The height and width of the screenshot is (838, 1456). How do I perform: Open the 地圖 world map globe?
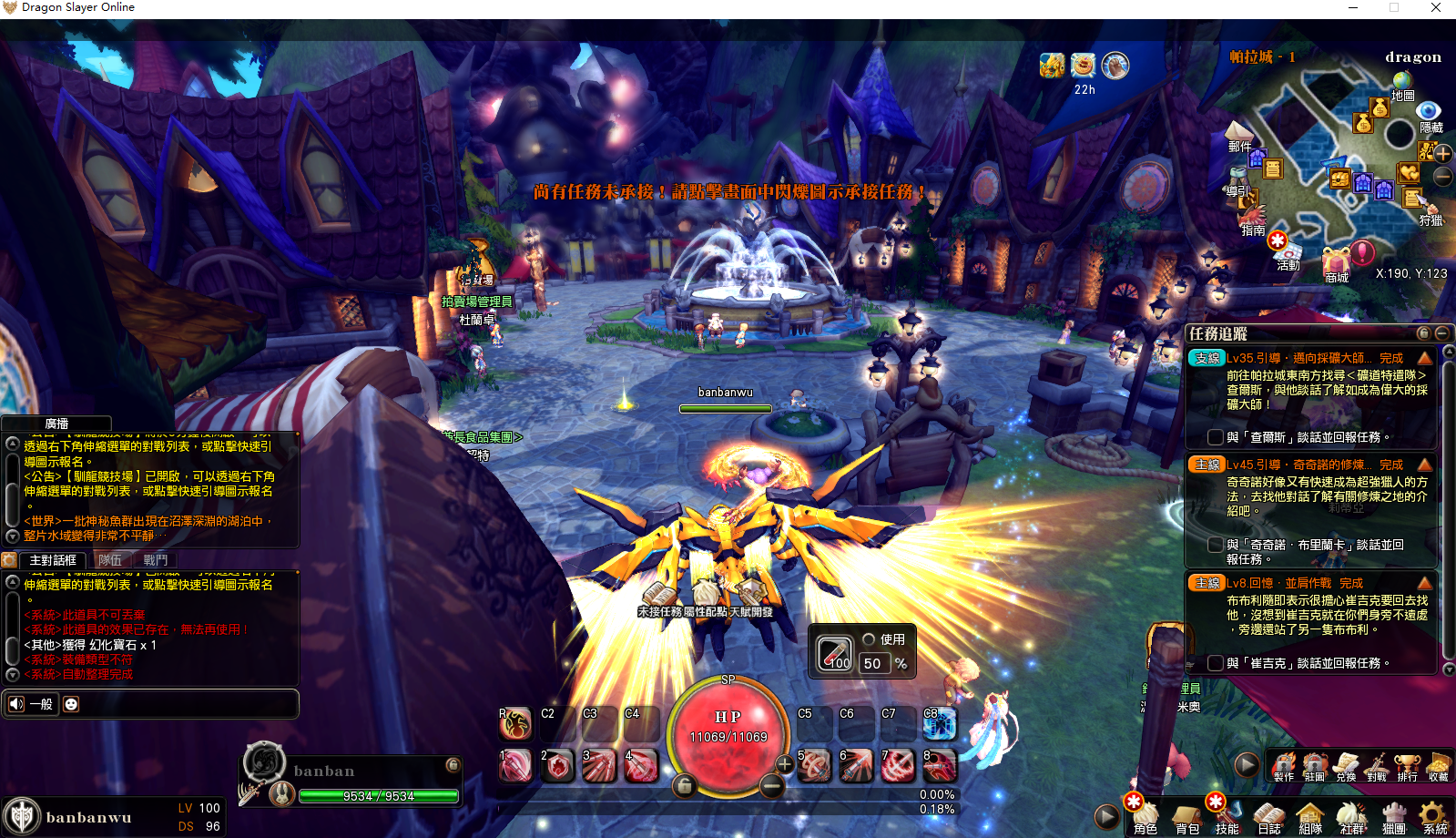[1402, 84]
